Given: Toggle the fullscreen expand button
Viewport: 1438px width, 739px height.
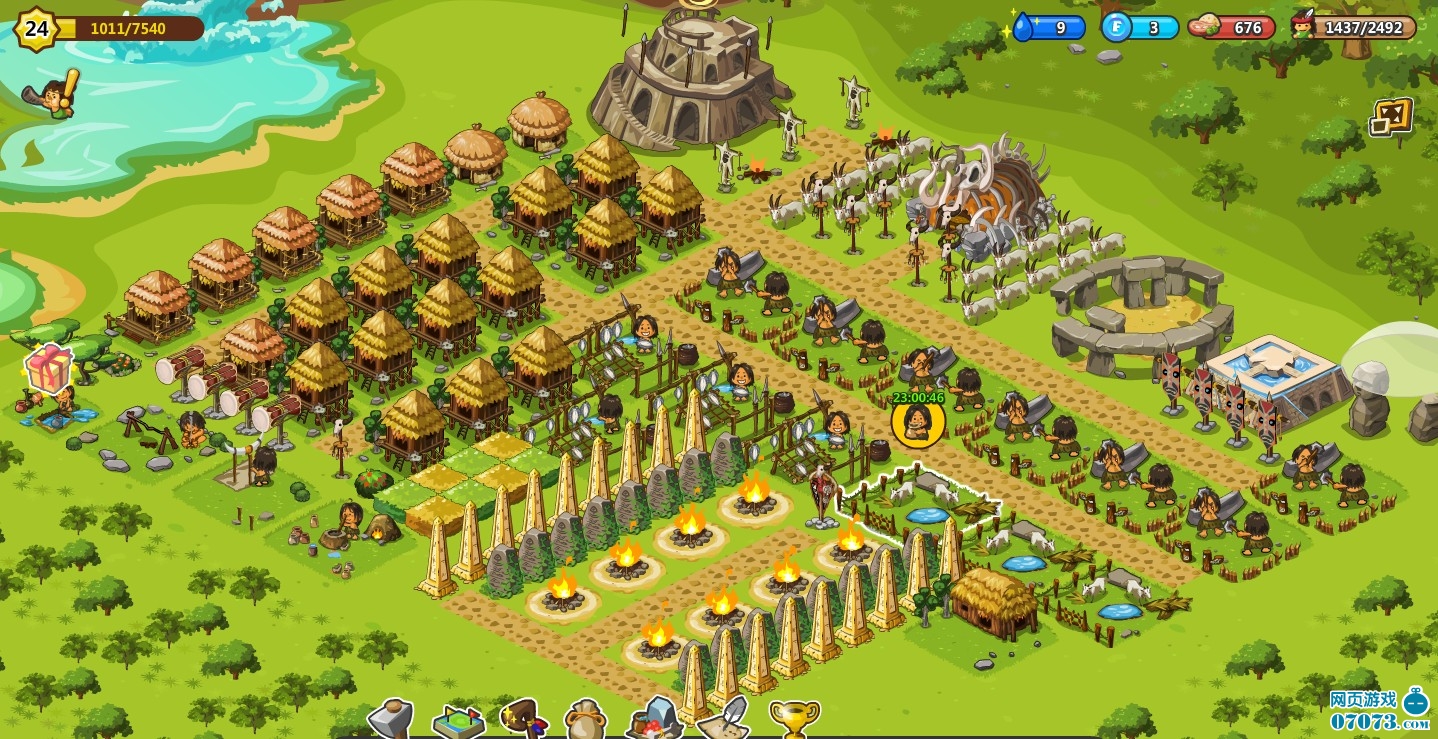Looking at the screenshot, I should (1391, 117).
